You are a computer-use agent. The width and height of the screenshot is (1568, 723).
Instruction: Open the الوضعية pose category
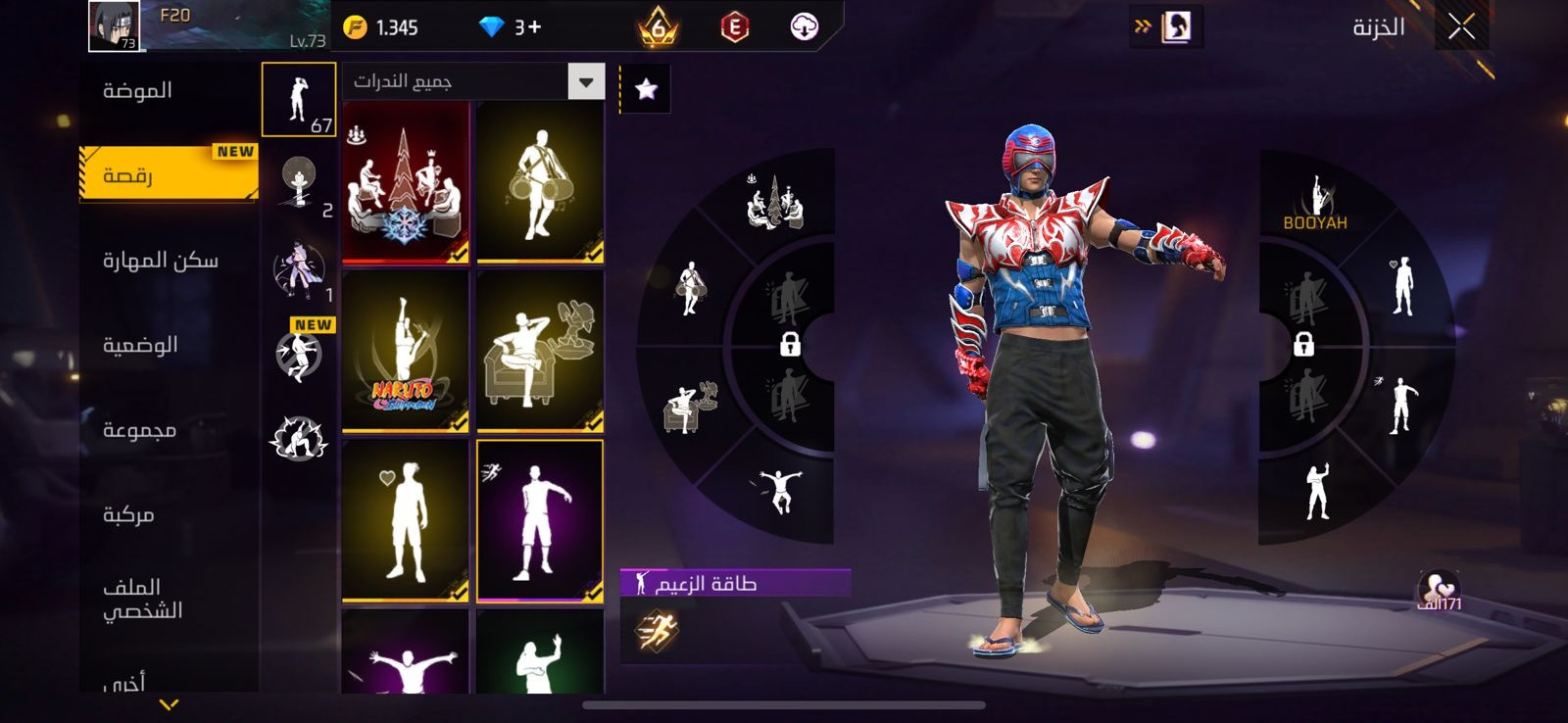pos(140,345)
